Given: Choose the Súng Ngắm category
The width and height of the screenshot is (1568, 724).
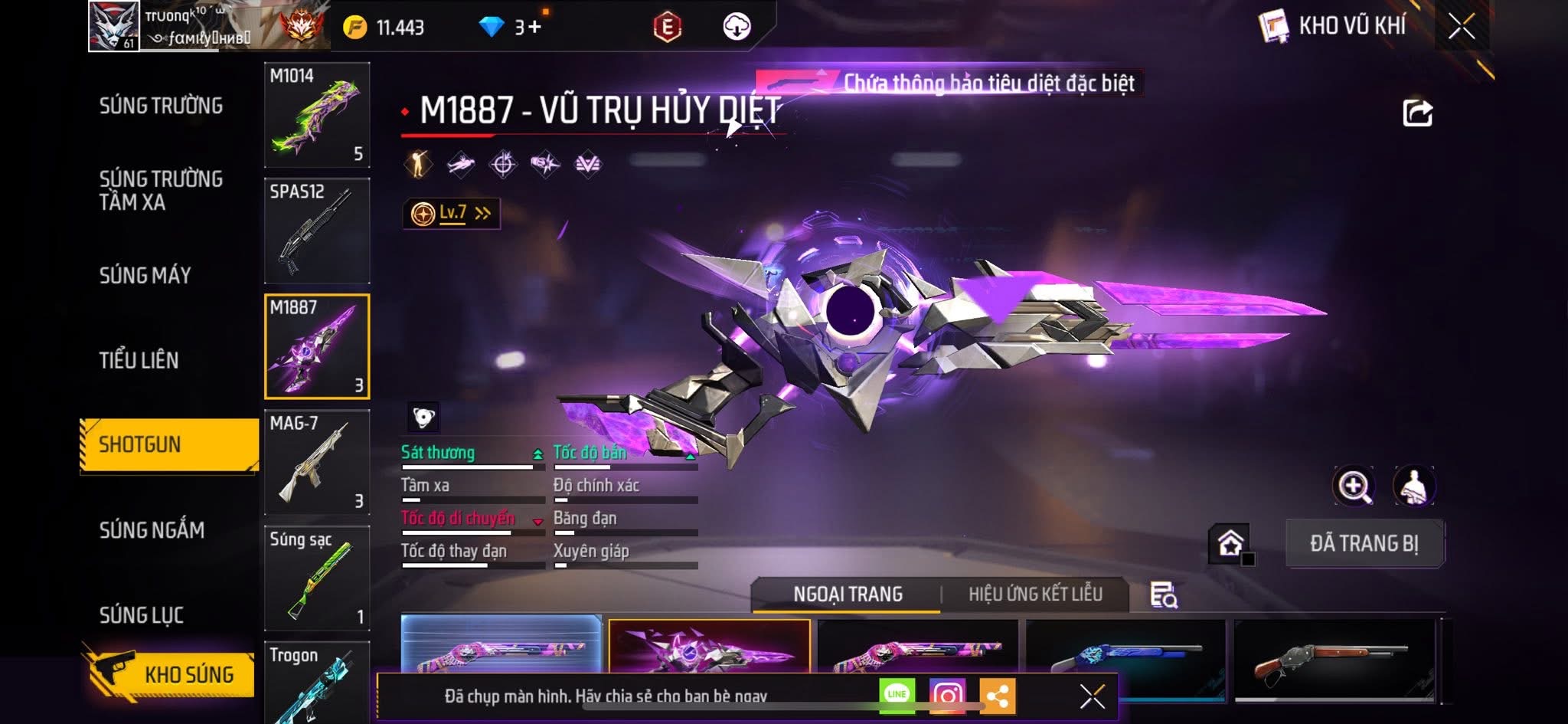Looking at the screenshot, I should pyautogui.click(x=152, y=529).
